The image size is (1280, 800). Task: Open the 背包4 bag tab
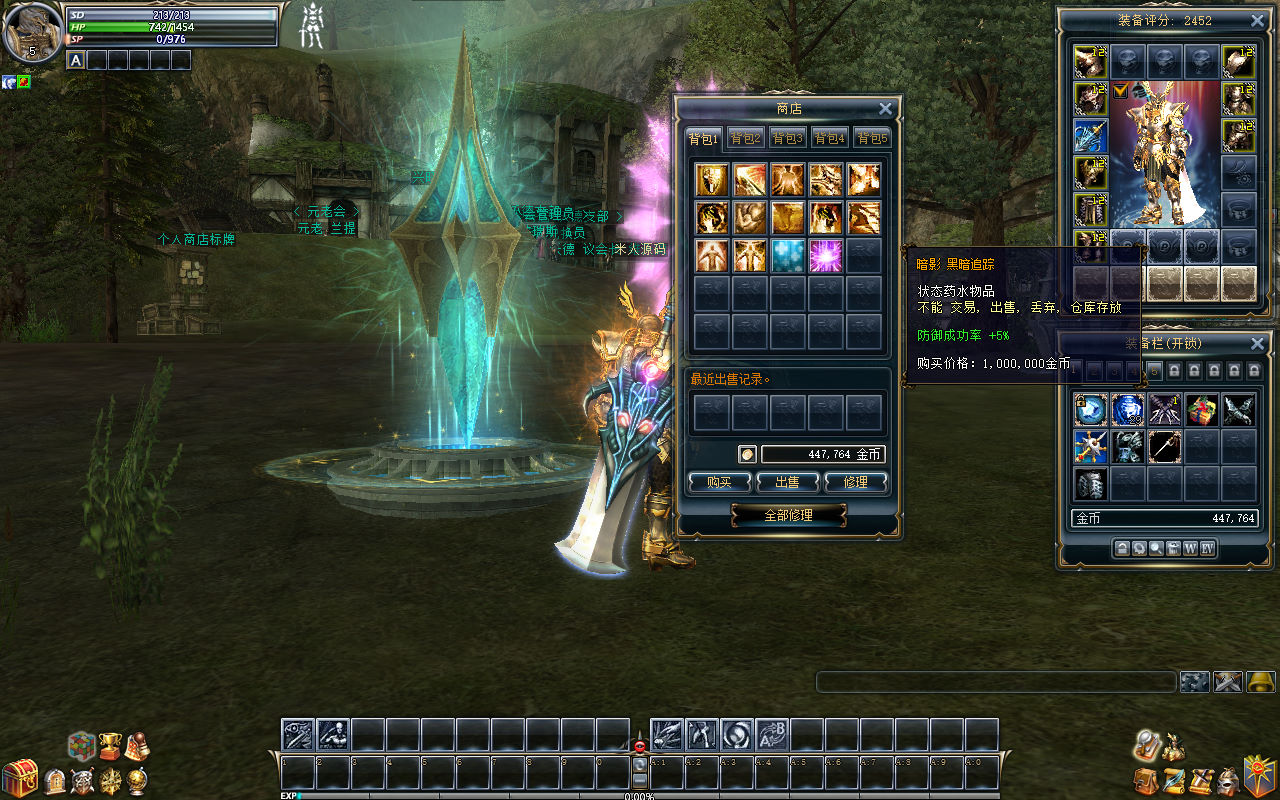tap(829, 138)
